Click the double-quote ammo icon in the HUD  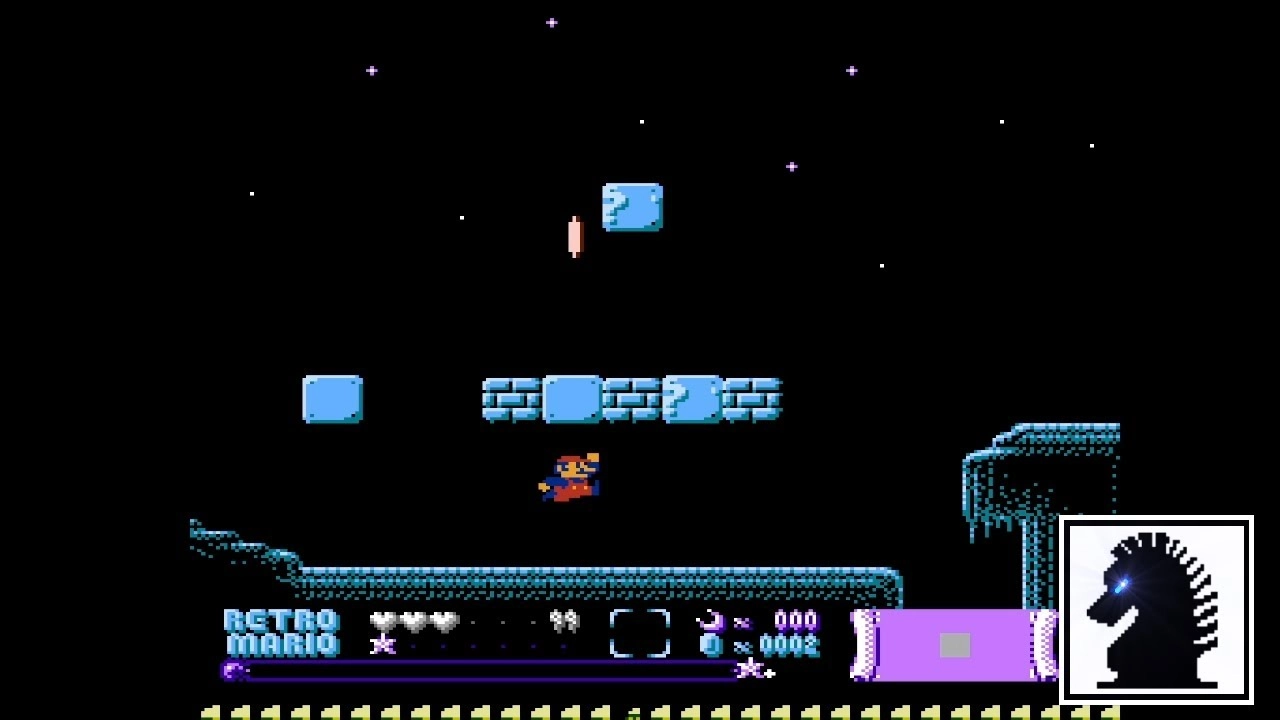[565, 621]
